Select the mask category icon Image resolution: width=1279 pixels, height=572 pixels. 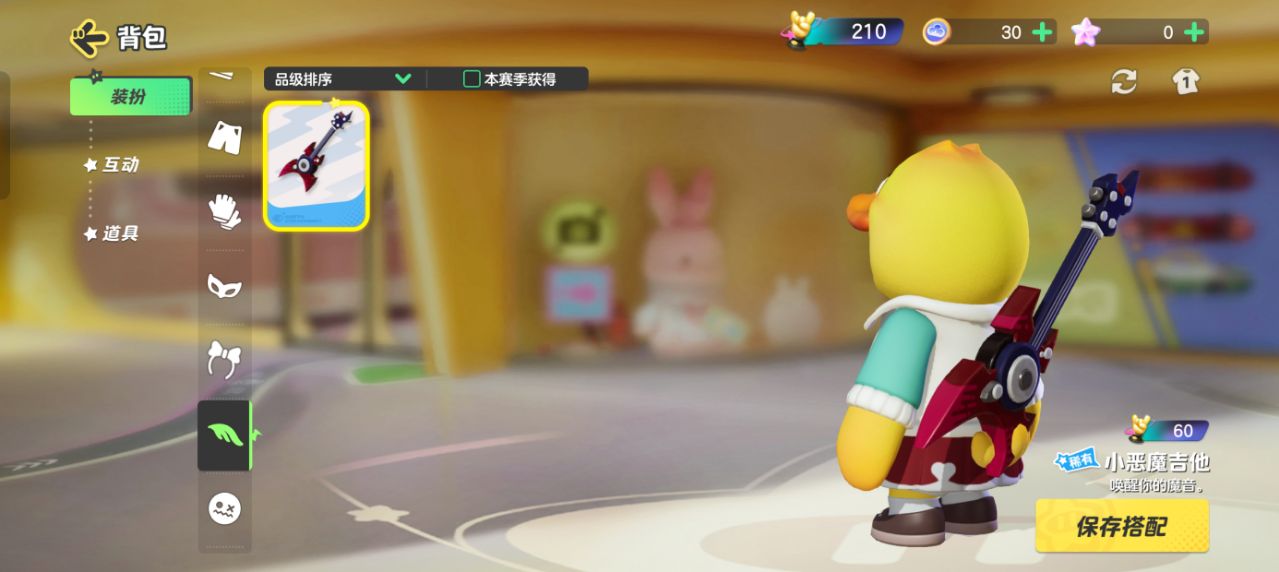(x=224, y=286)
